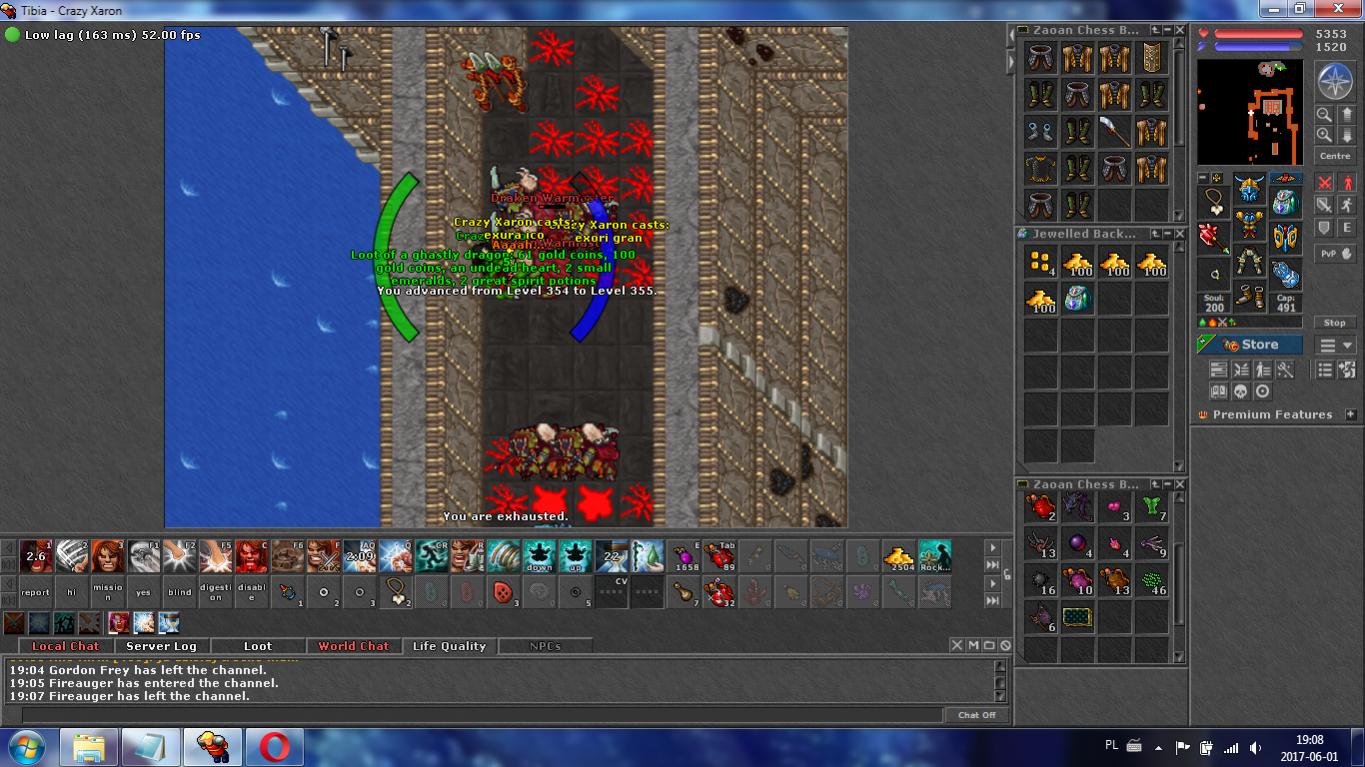The height and width of the screenshot is (767, 1365).
Task: Click the 'report' hotkey button
Action: [35, 592]
